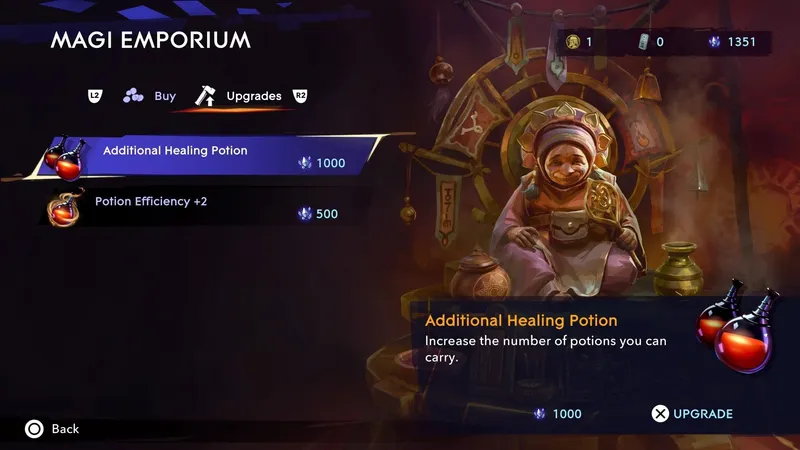This screenshot has width=800, height=450.
Task: Go back from the Magi Emporium
Action: 52,429
